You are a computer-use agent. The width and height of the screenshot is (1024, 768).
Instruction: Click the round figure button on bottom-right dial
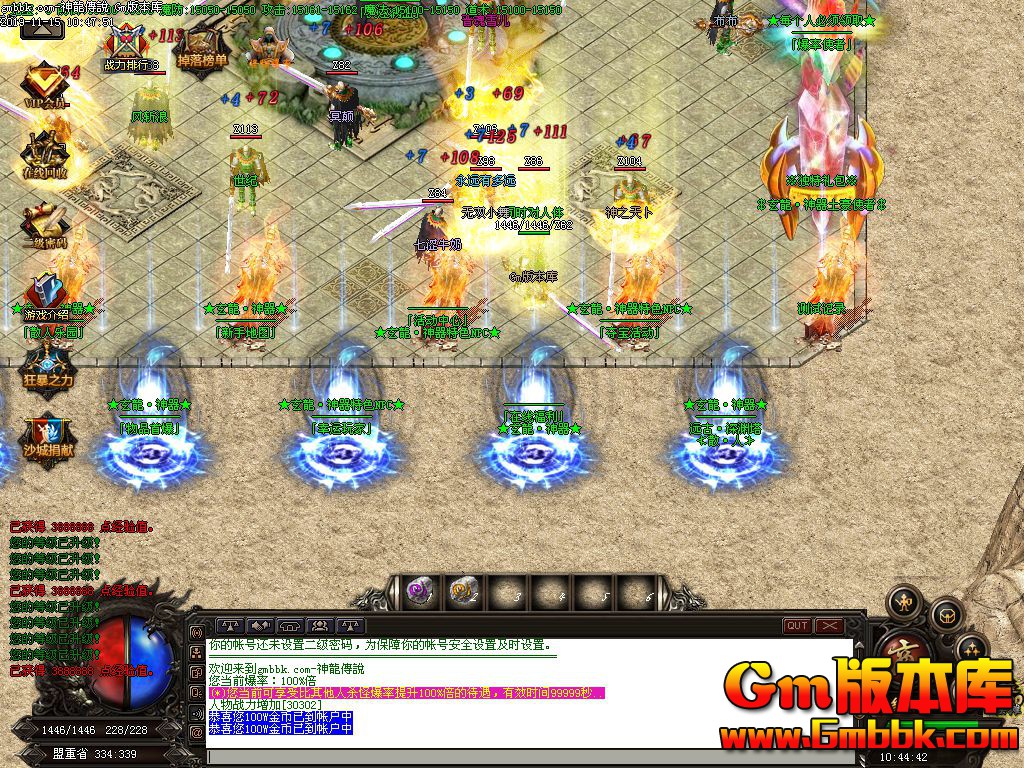pyautogui.click(x=904, y=601)
